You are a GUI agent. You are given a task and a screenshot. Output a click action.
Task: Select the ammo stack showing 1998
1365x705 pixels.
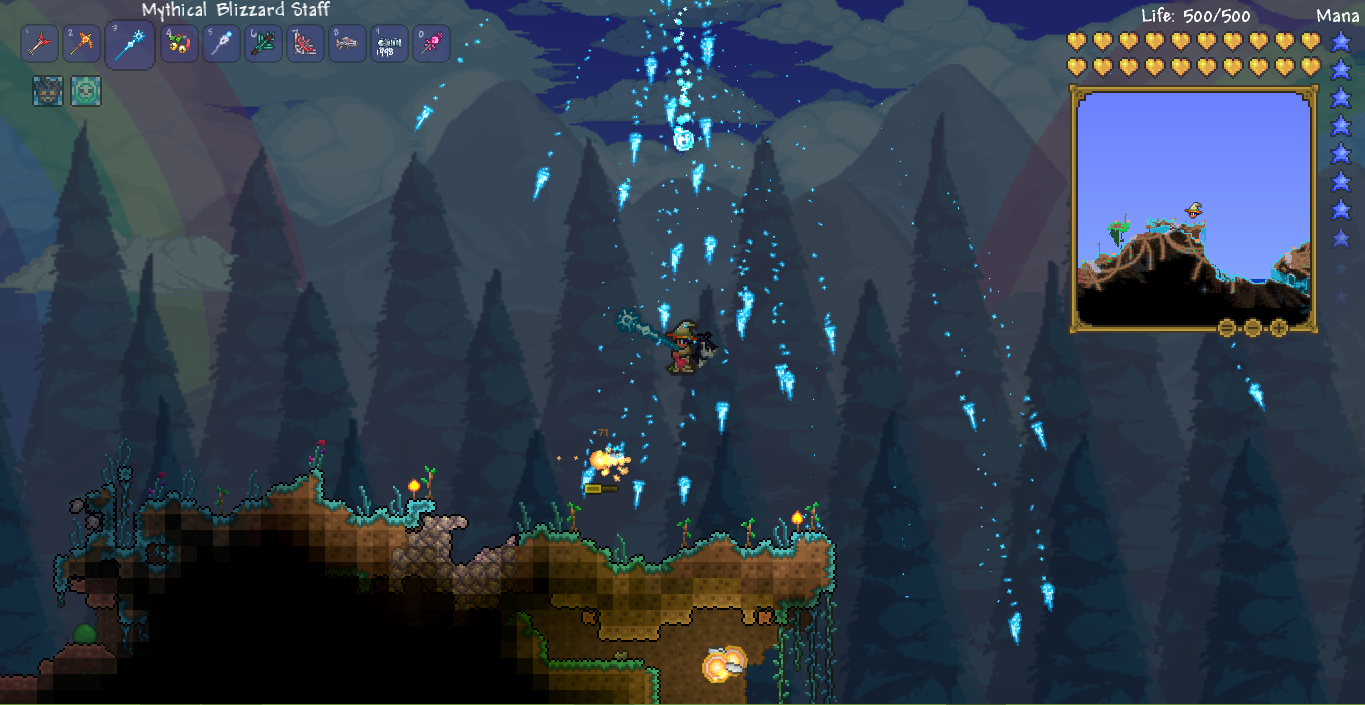tap(389, 44)
